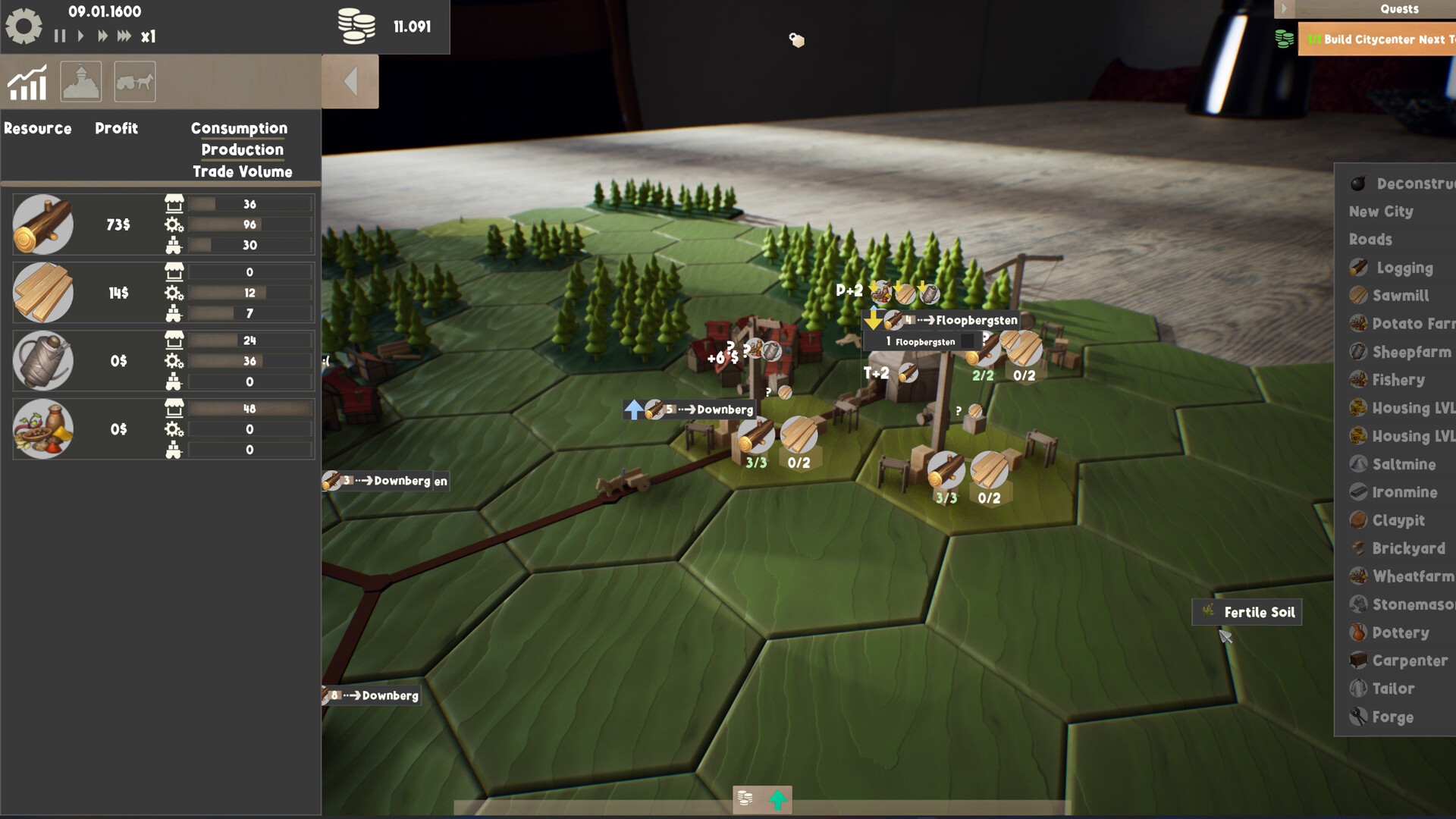1456x819 pixels.
Task: Set game to normal play speed
Action: 80,36
